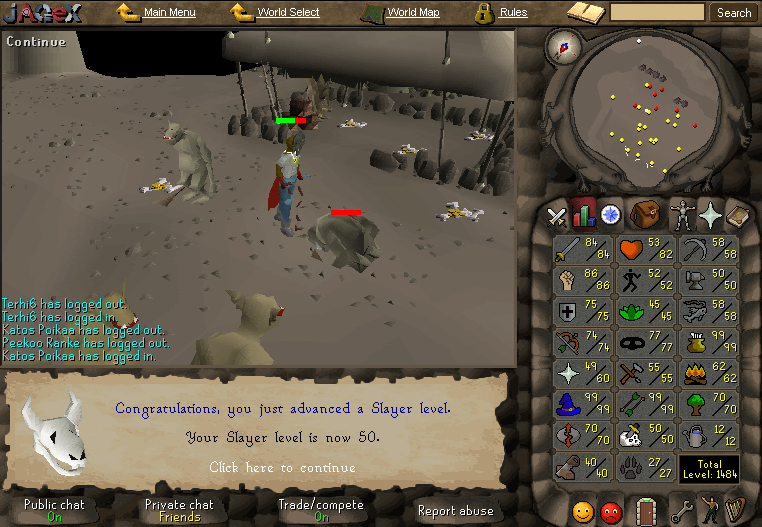
Task: Open the options tab with wrench icon
Action: click(682, 510)
